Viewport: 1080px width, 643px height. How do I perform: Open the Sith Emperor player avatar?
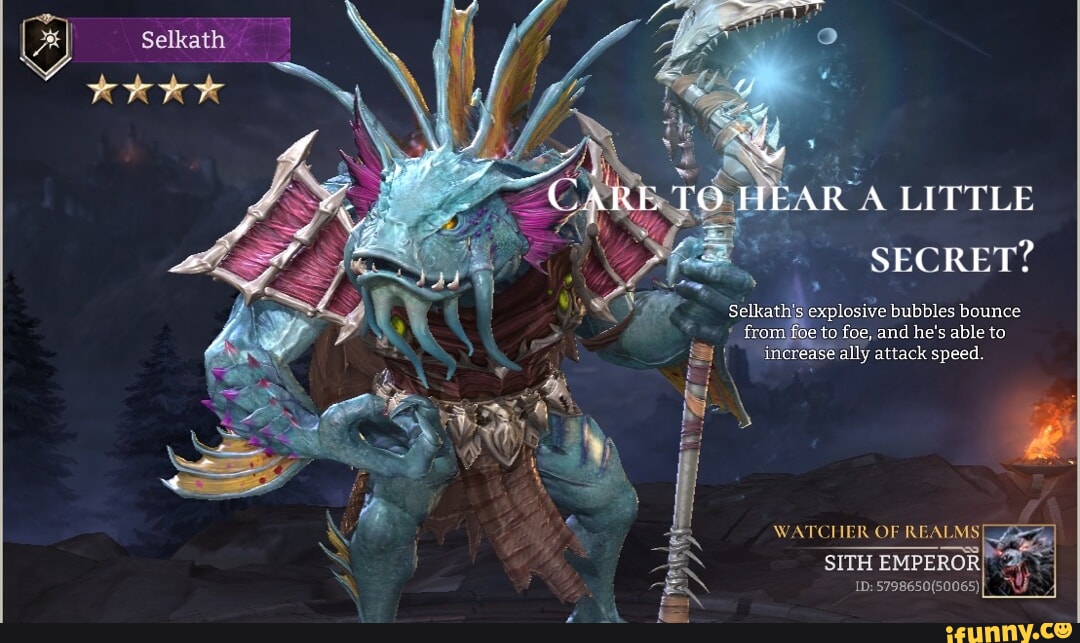tap(1019, 561)
